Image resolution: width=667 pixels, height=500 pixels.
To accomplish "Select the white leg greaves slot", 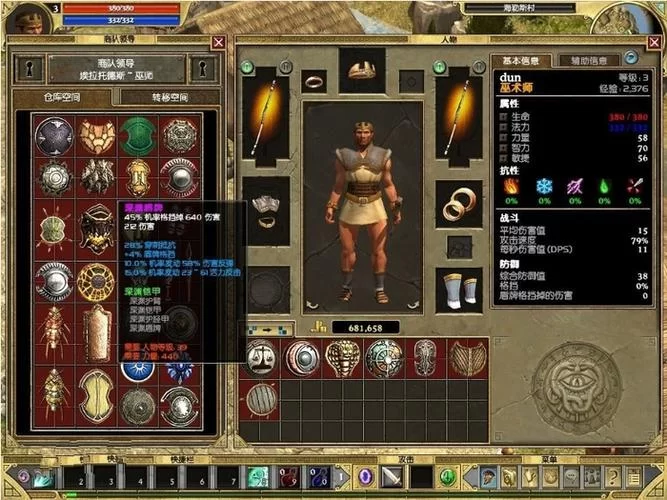I will point(459,289).
